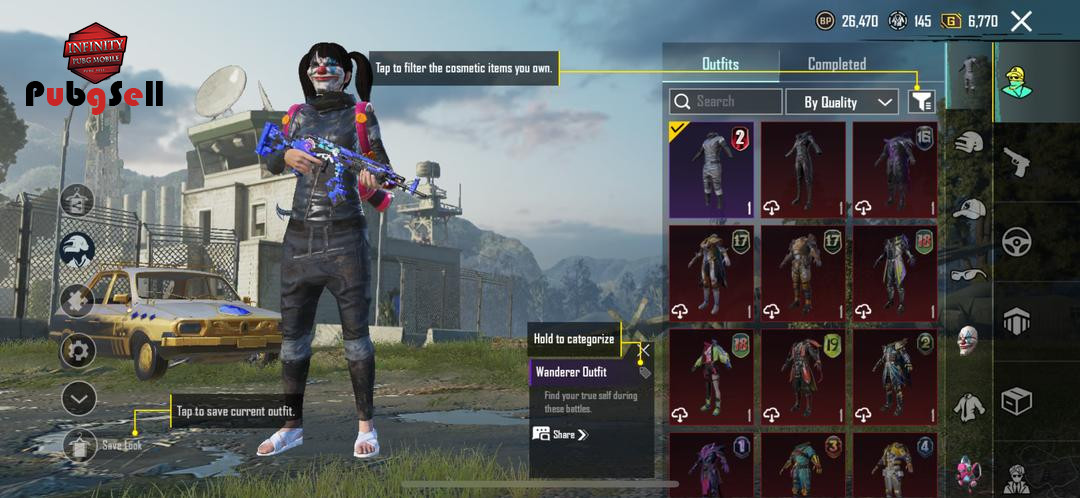Click the outfit Search field

click(727, 101)
